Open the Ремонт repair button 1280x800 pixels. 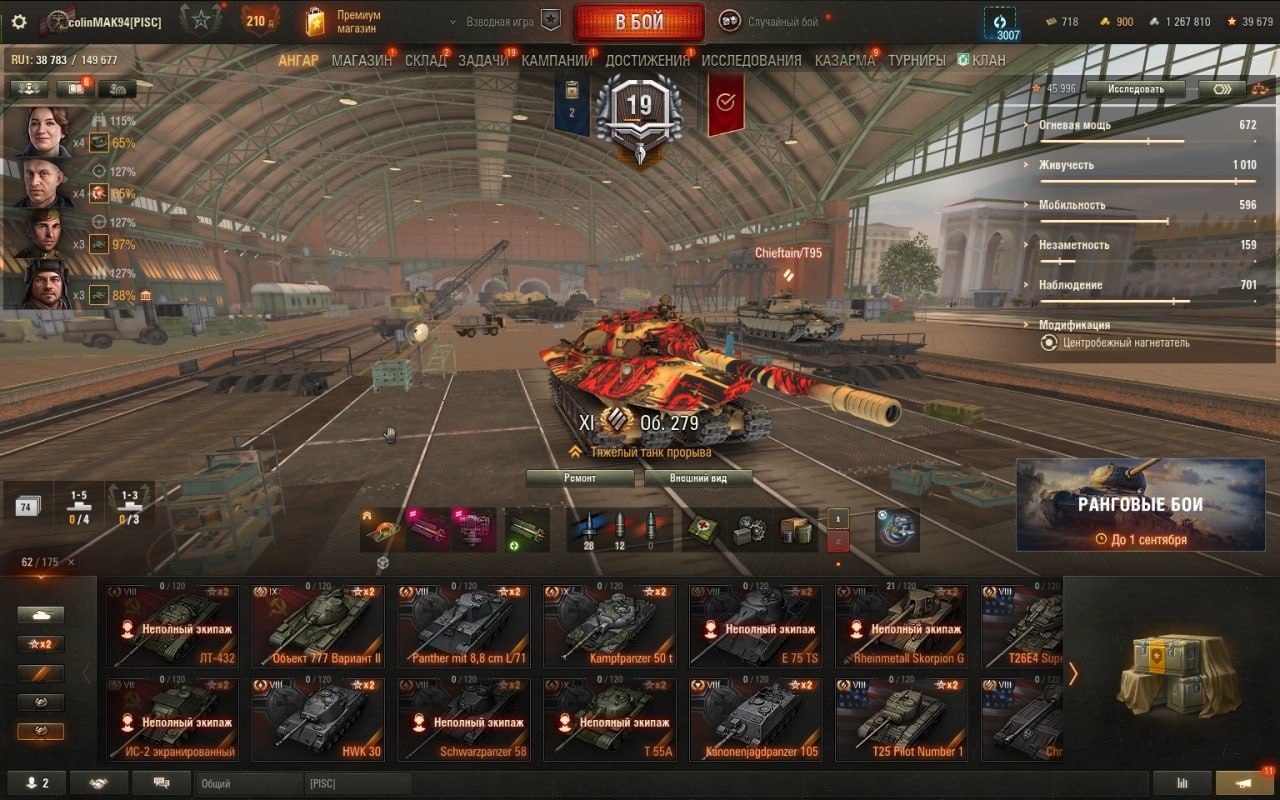580,478
